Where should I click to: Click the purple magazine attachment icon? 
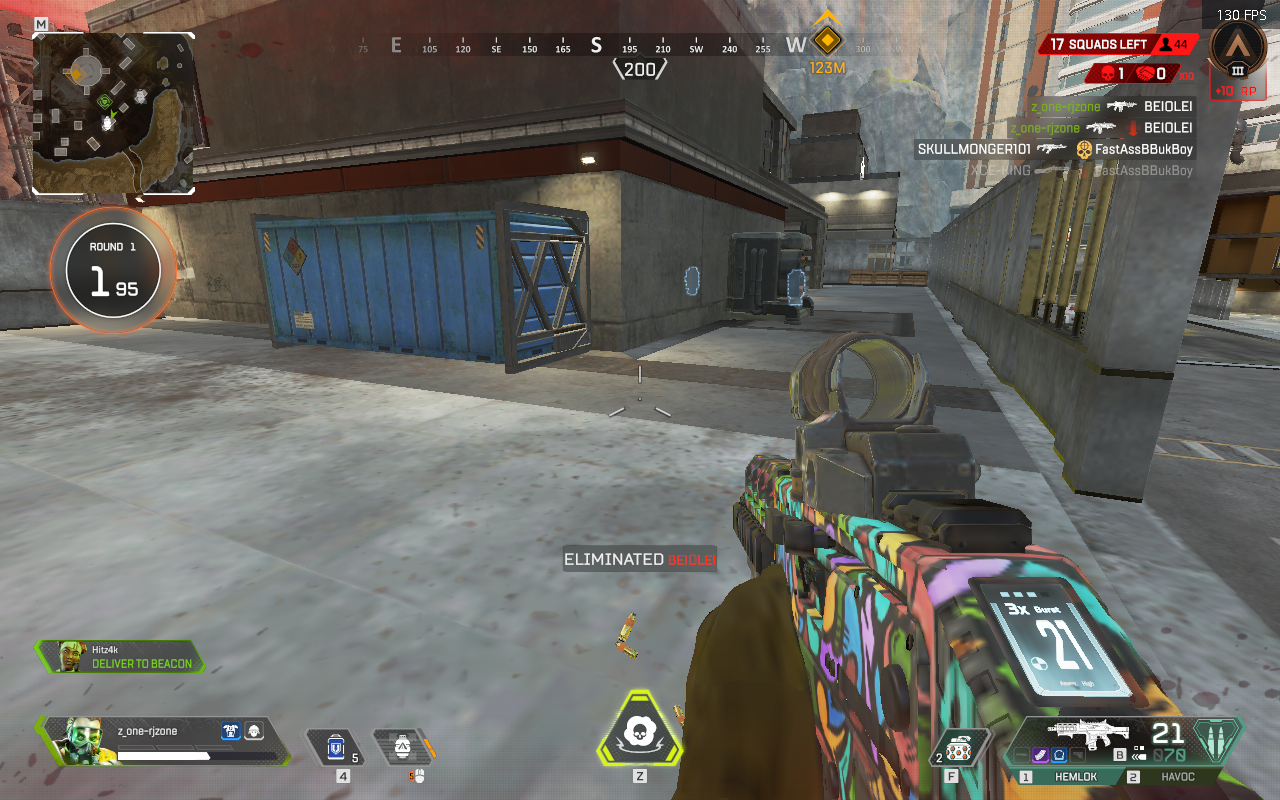click(x=1041, y=755)
